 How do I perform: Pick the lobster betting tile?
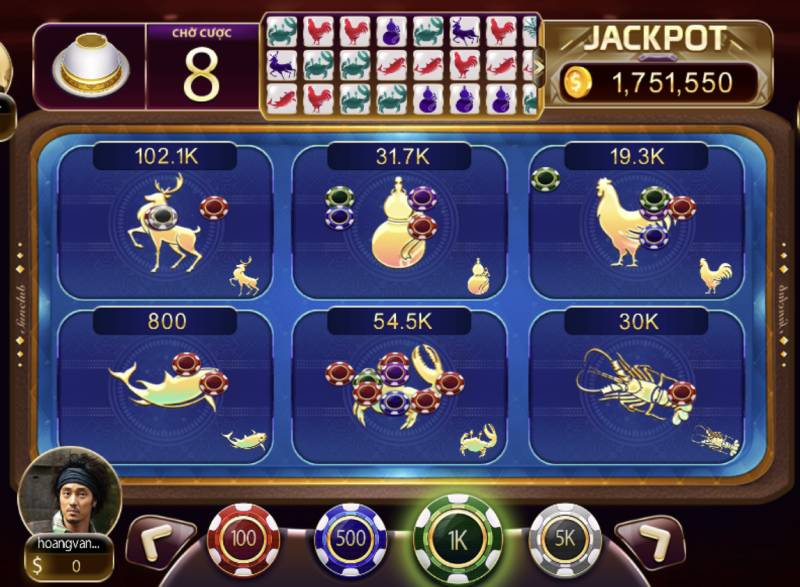[635, 385]
